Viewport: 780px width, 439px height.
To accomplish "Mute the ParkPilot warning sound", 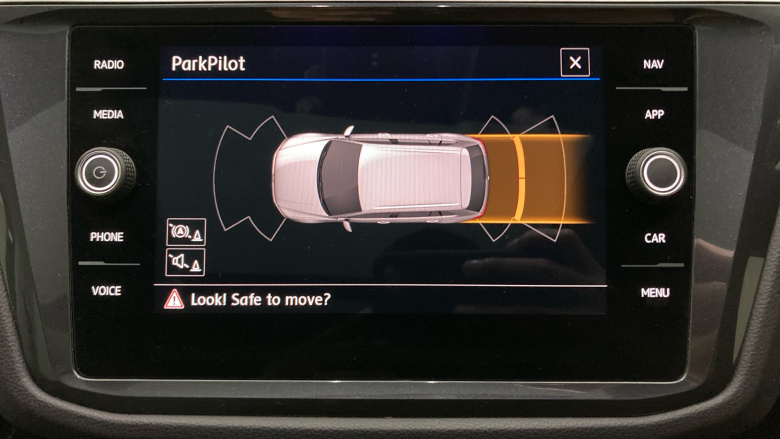I will point(185,262).
